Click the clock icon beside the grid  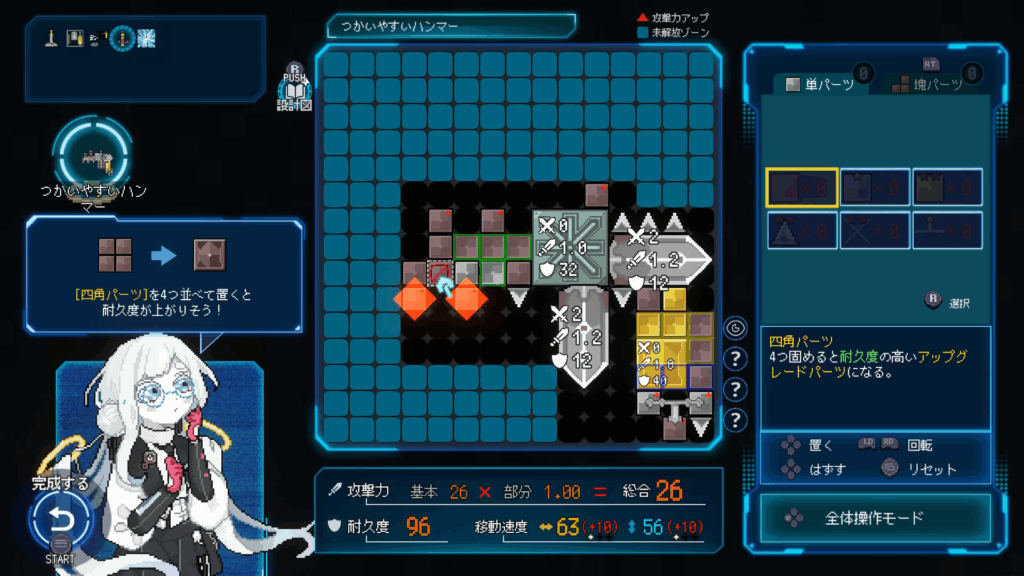click(x=736, y=328)
